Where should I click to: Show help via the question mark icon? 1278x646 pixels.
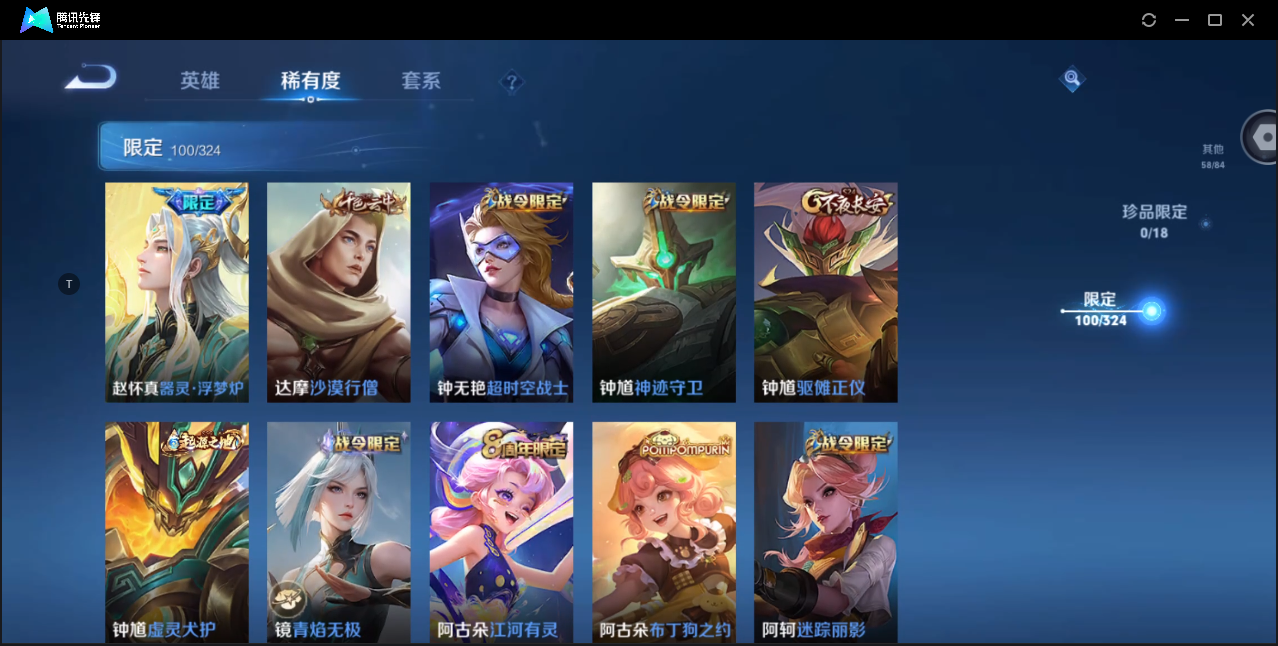coord(512,82)
